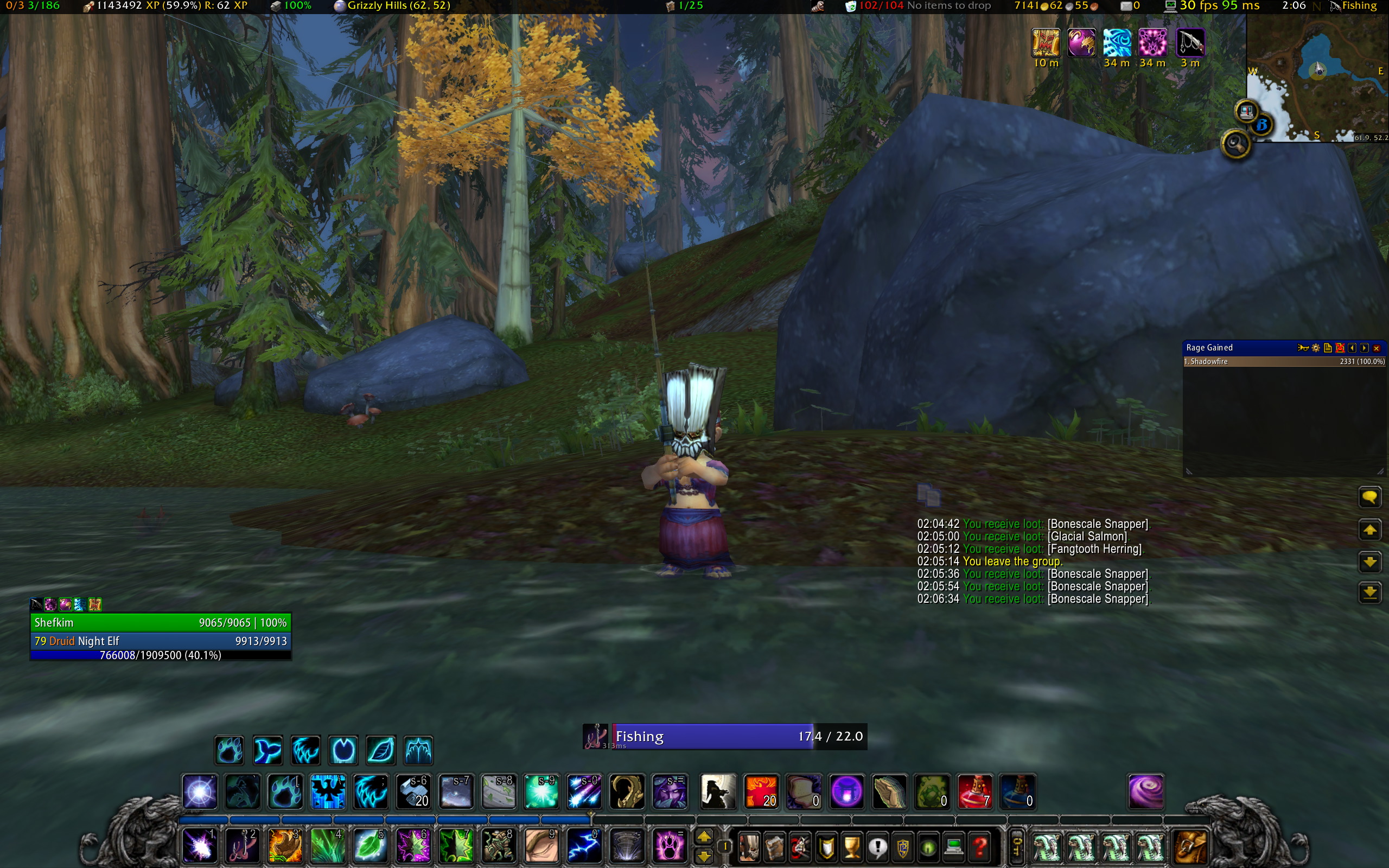
Task: Open the golden trophy achievements button
Action: (852, 846)
